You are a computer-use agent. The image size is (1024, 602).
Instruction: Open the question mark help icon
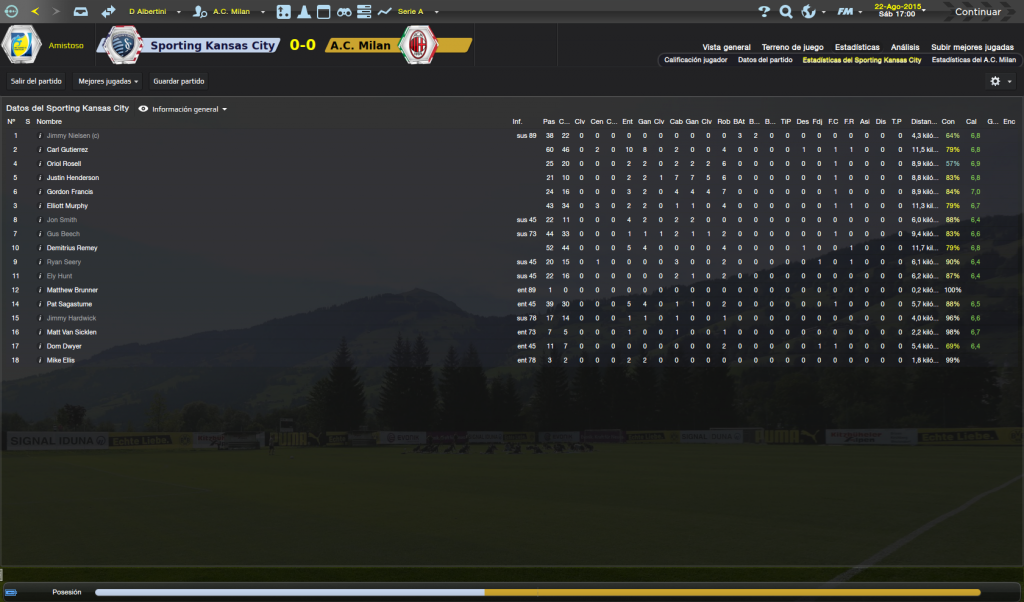pos(764,12)
